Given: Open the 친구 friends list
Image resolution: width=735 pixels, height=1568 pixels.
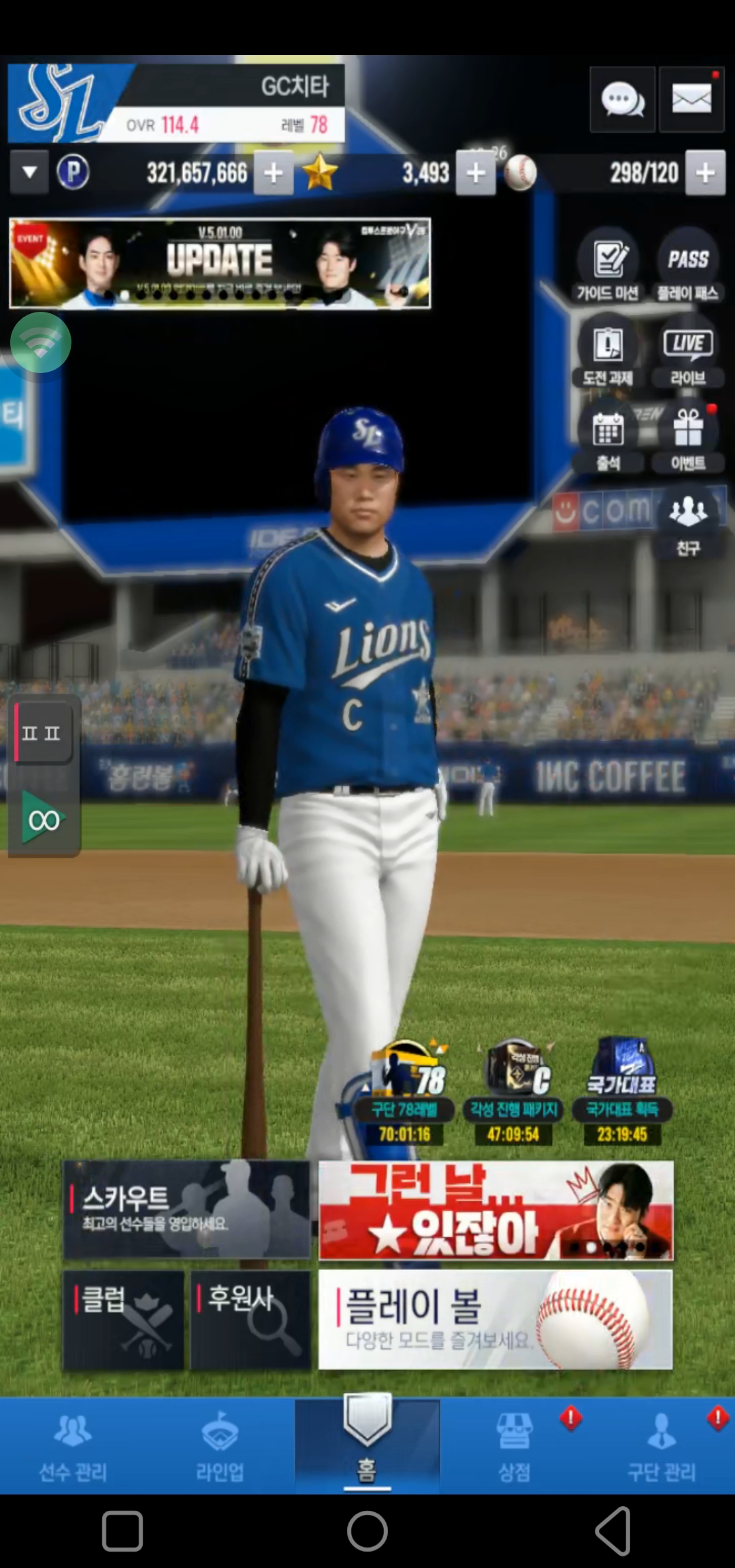Looking at the screenshot, I should [687, 521].
